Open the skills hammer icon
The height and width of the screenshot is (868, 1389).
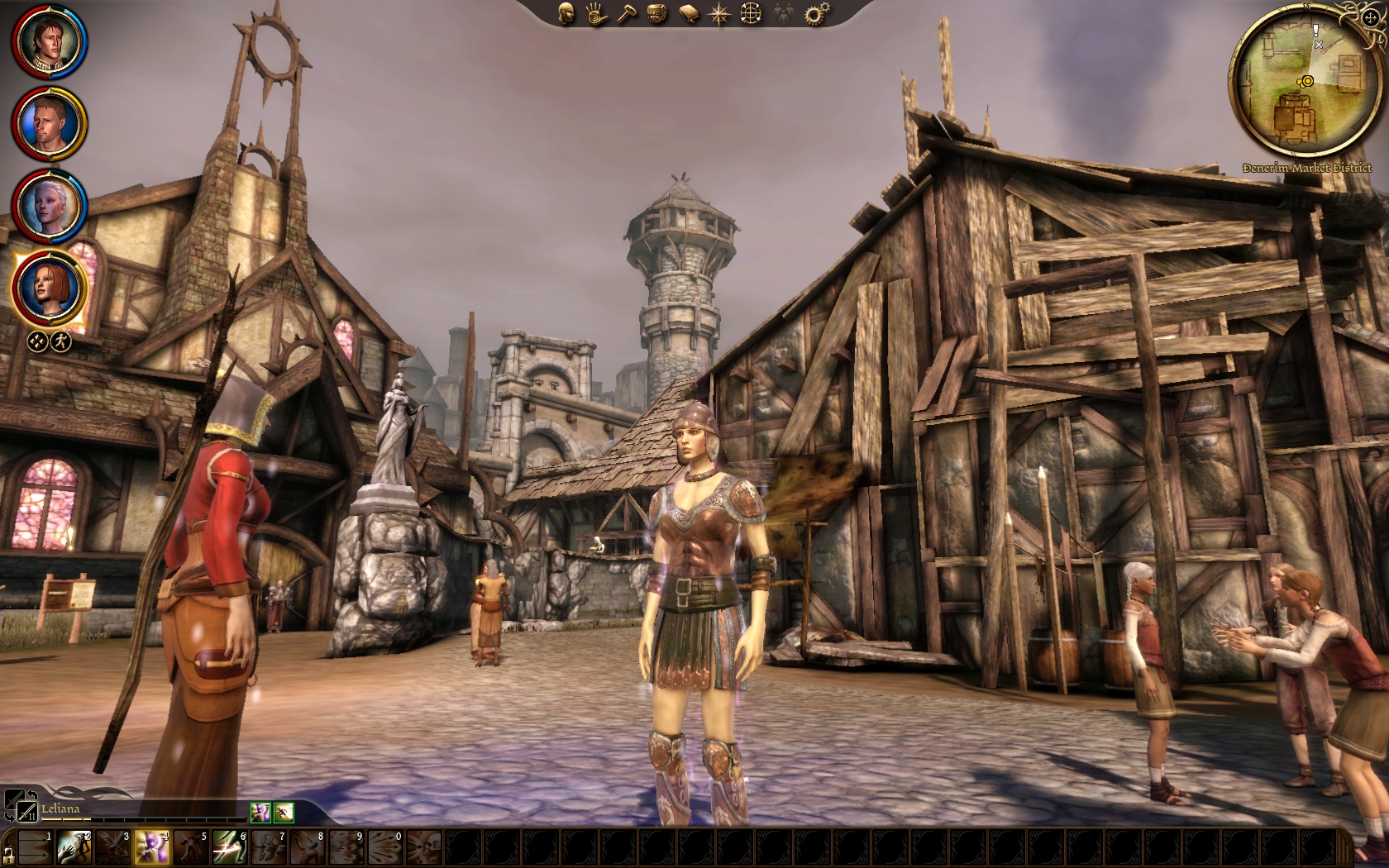pyautogui.click(x=628, y=13)
